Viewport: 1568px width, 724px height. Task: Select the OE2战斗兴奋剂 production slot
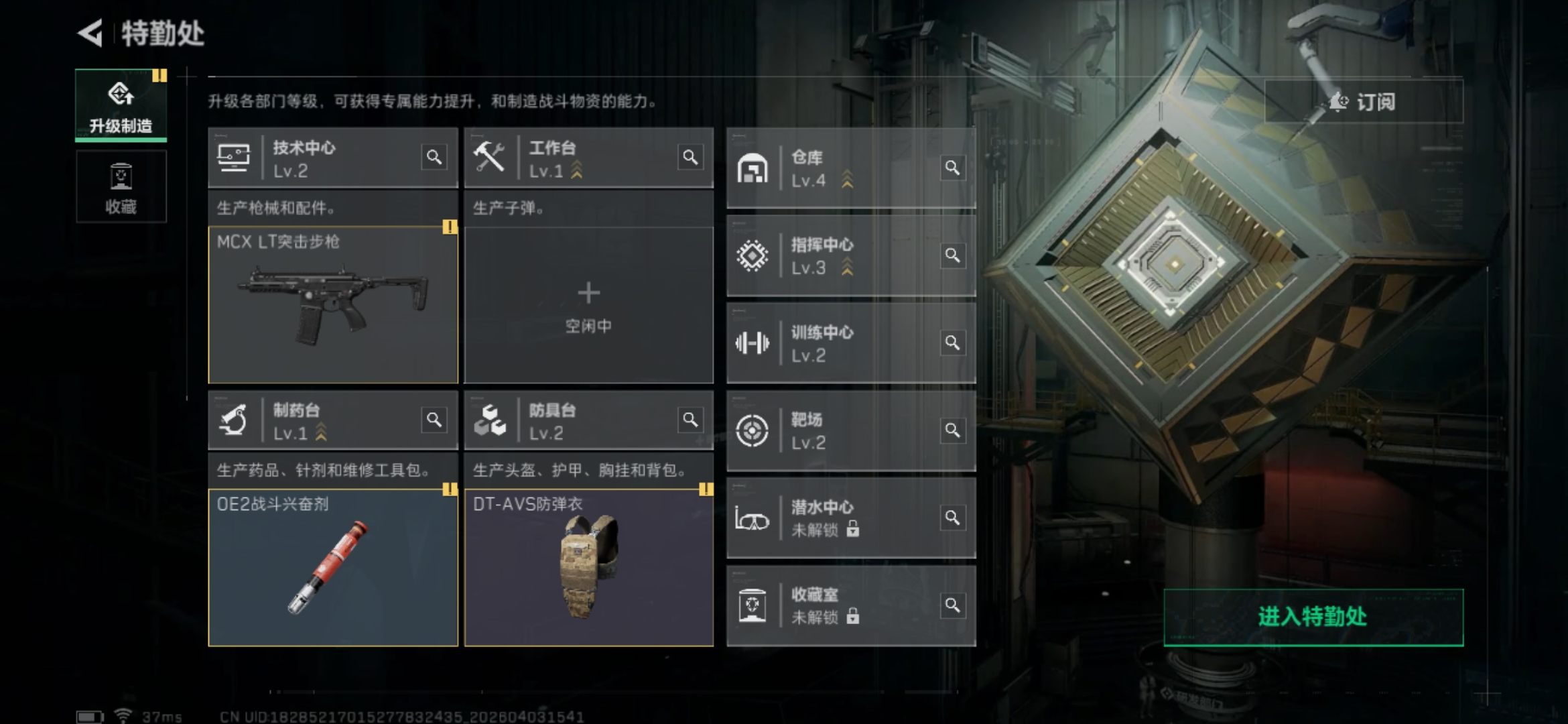[x=333, y=568]
